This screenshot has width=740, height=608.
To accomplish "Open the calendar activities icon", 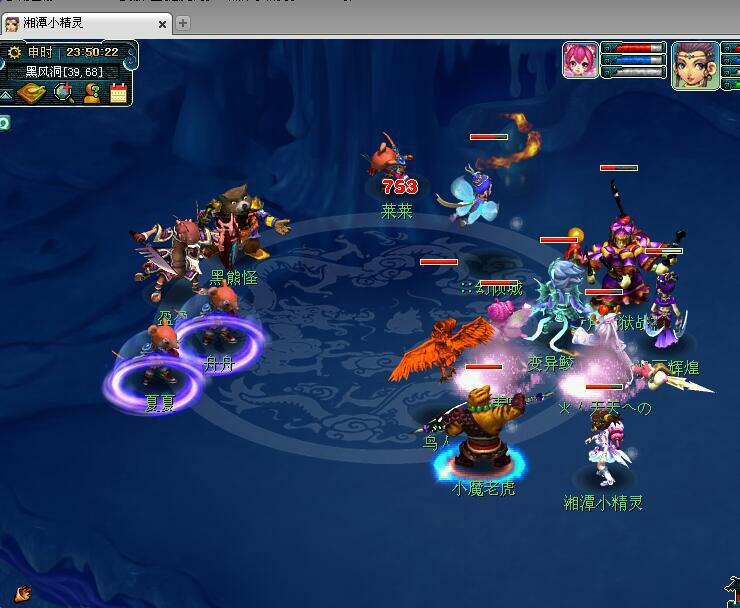I will coord(119,93).
